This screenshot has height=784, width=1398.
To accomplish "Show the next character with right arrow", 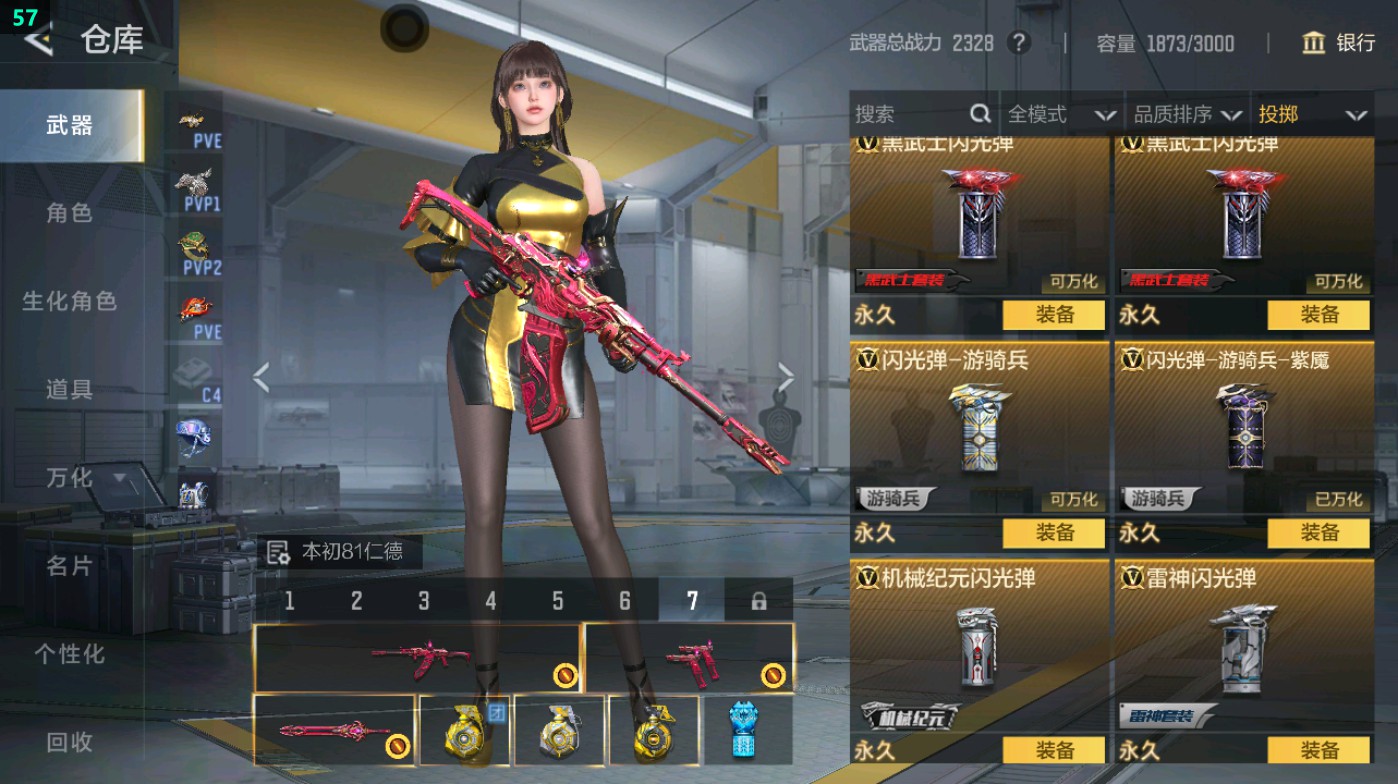I will coord(786,378).
